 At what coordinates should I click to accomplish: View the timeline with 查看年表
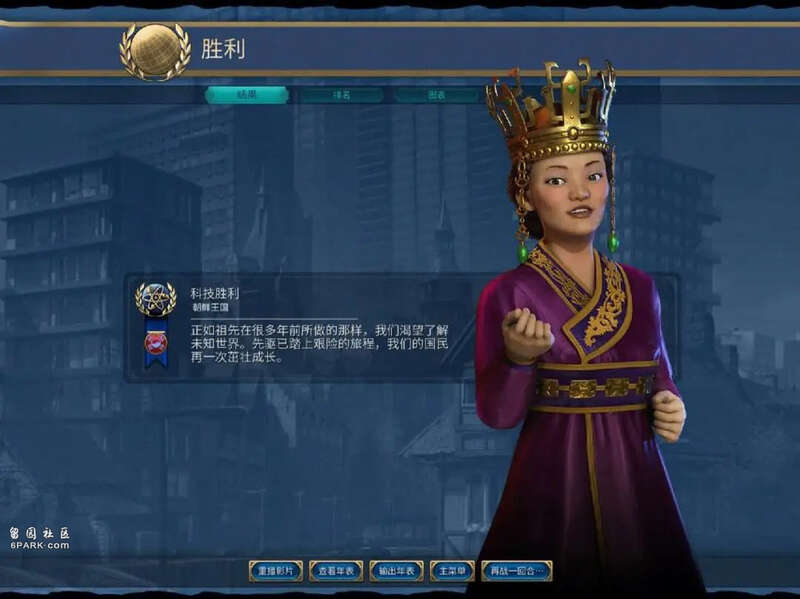[336, 571]
